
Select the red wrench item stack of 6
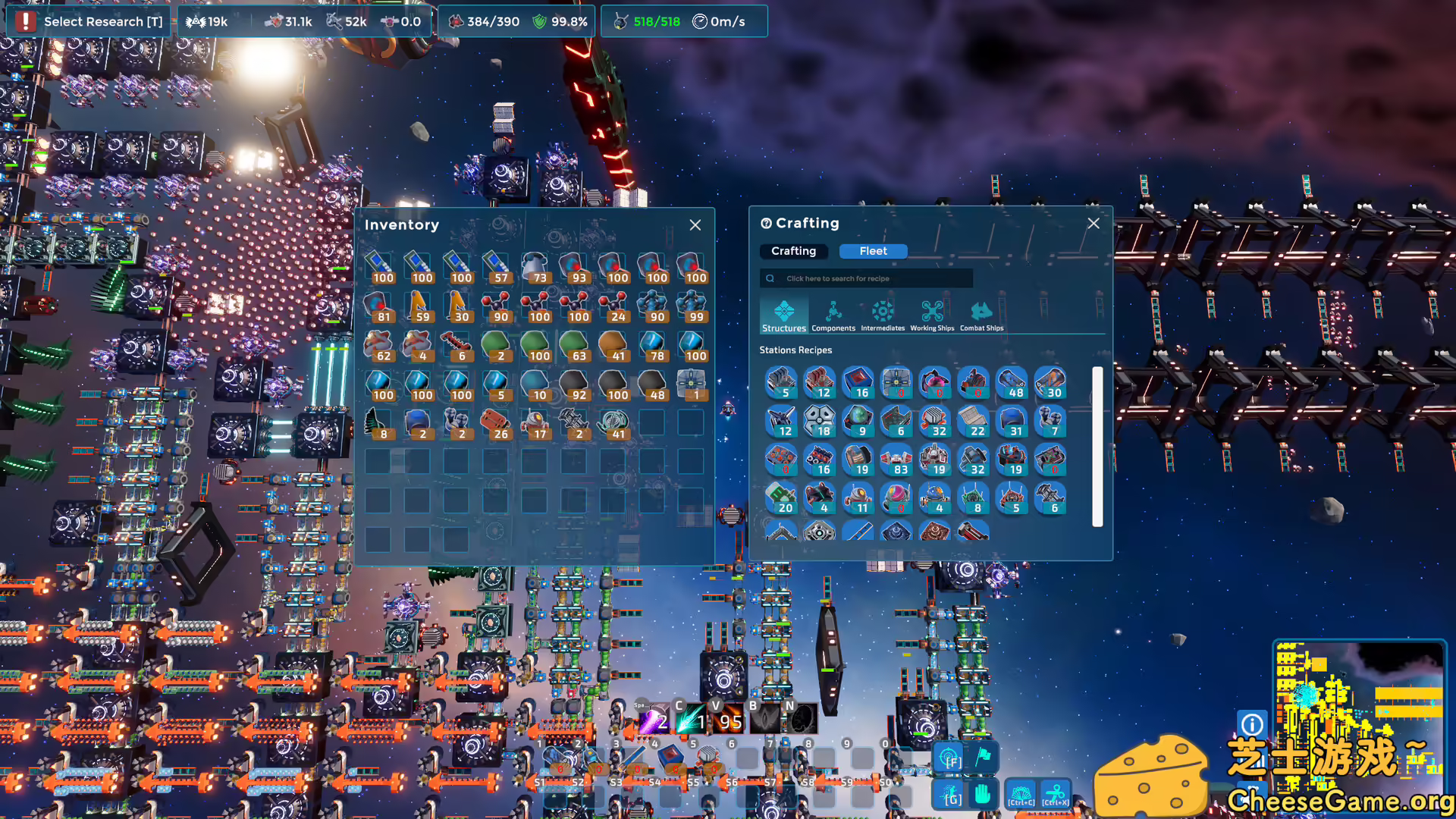pyautogui.click(x=457, y=346)
